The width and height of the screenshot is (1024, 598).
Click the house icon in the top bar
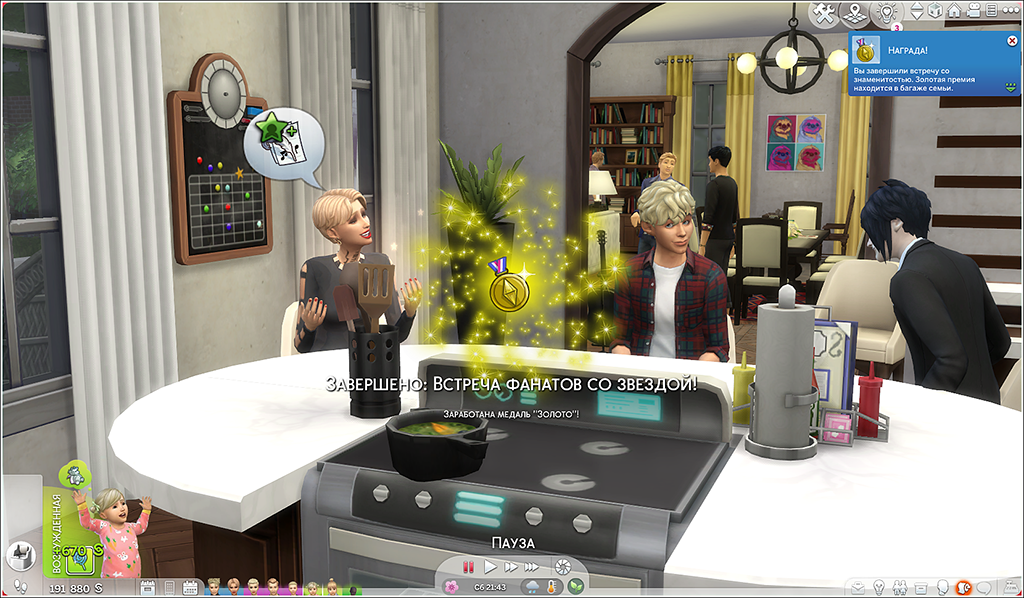pos(956,12)
